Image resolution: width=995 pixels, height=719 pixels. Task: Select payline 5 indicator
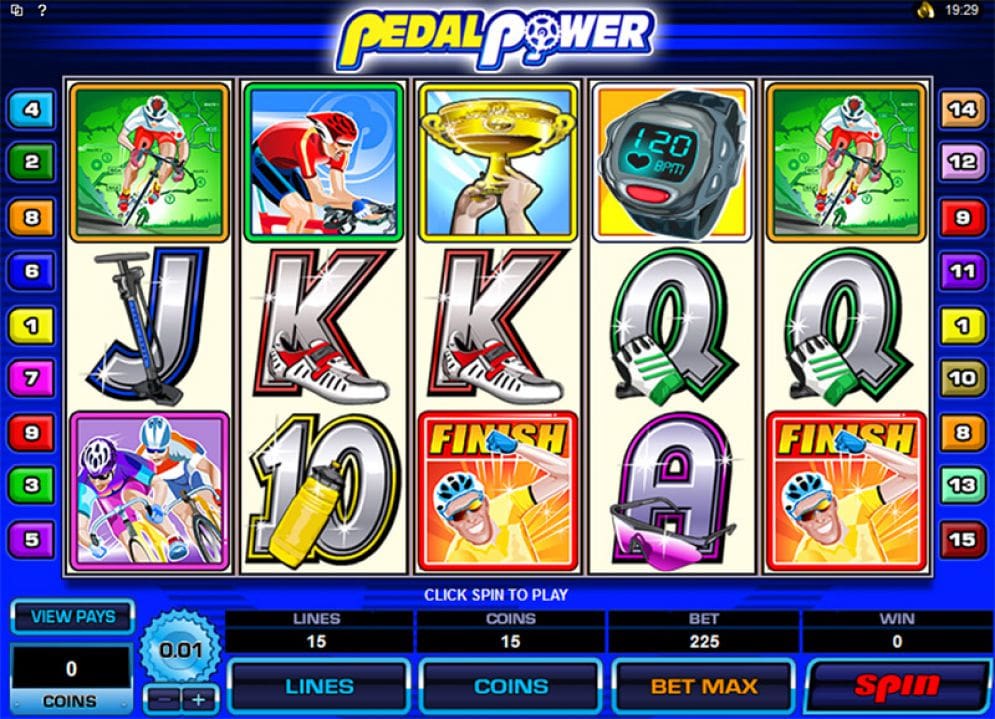32,540
